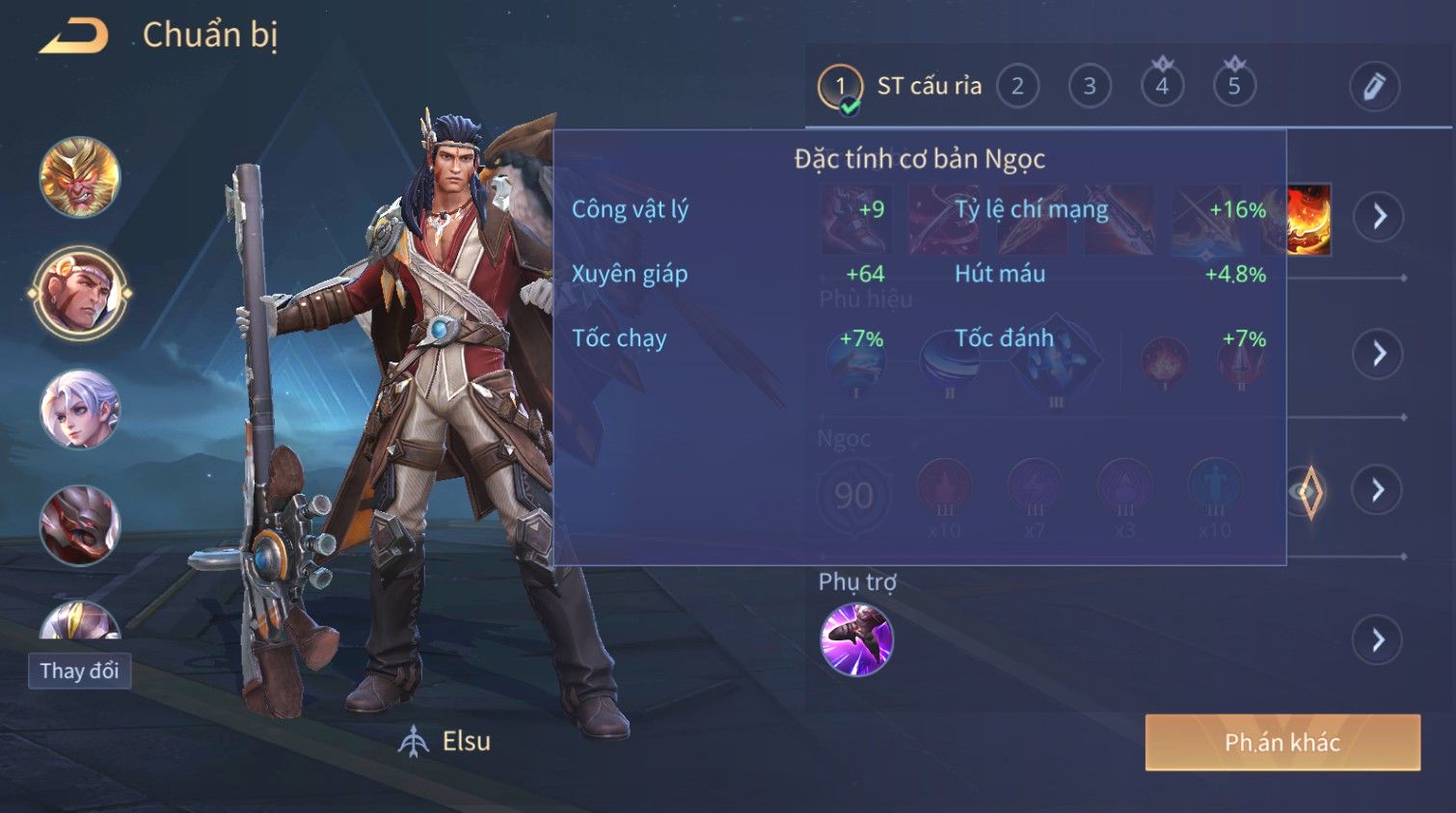This screenshot has width=1456, height=813.
Task: Go back using the return arrow
Action: (73, 37)
